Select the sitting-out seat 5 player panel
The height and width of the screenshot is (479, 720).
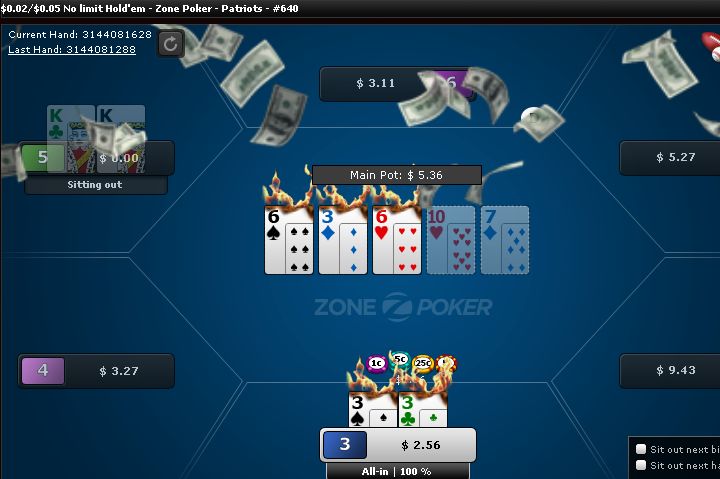coord(97,158)
